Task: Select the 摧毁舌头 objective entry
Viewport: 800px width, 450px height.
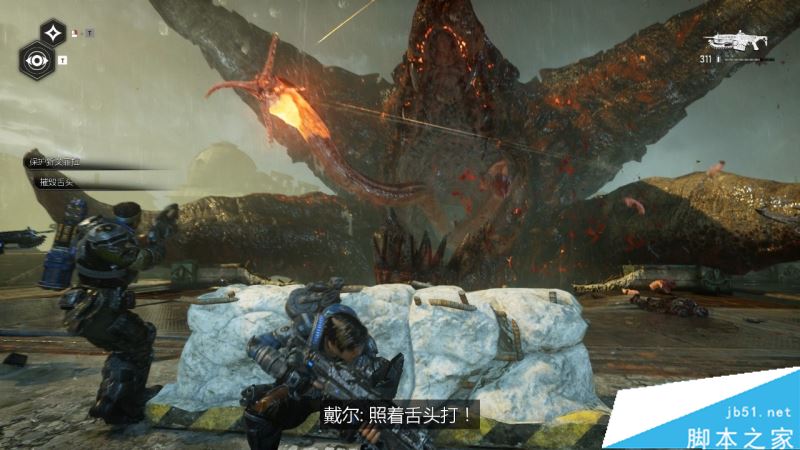Action: (57, 181)
